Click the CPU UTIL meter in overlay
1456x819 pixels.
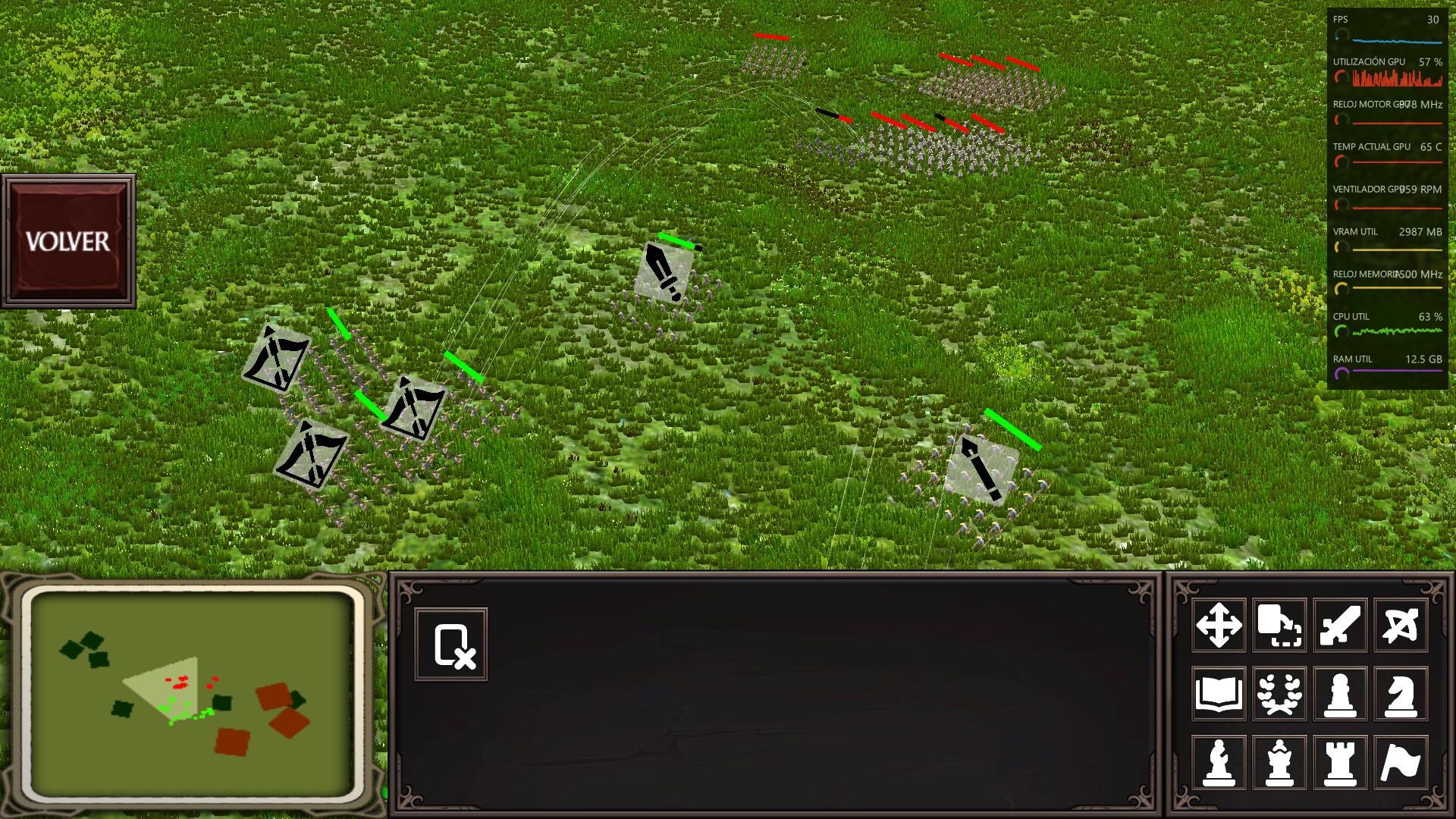click(1392, 330)
